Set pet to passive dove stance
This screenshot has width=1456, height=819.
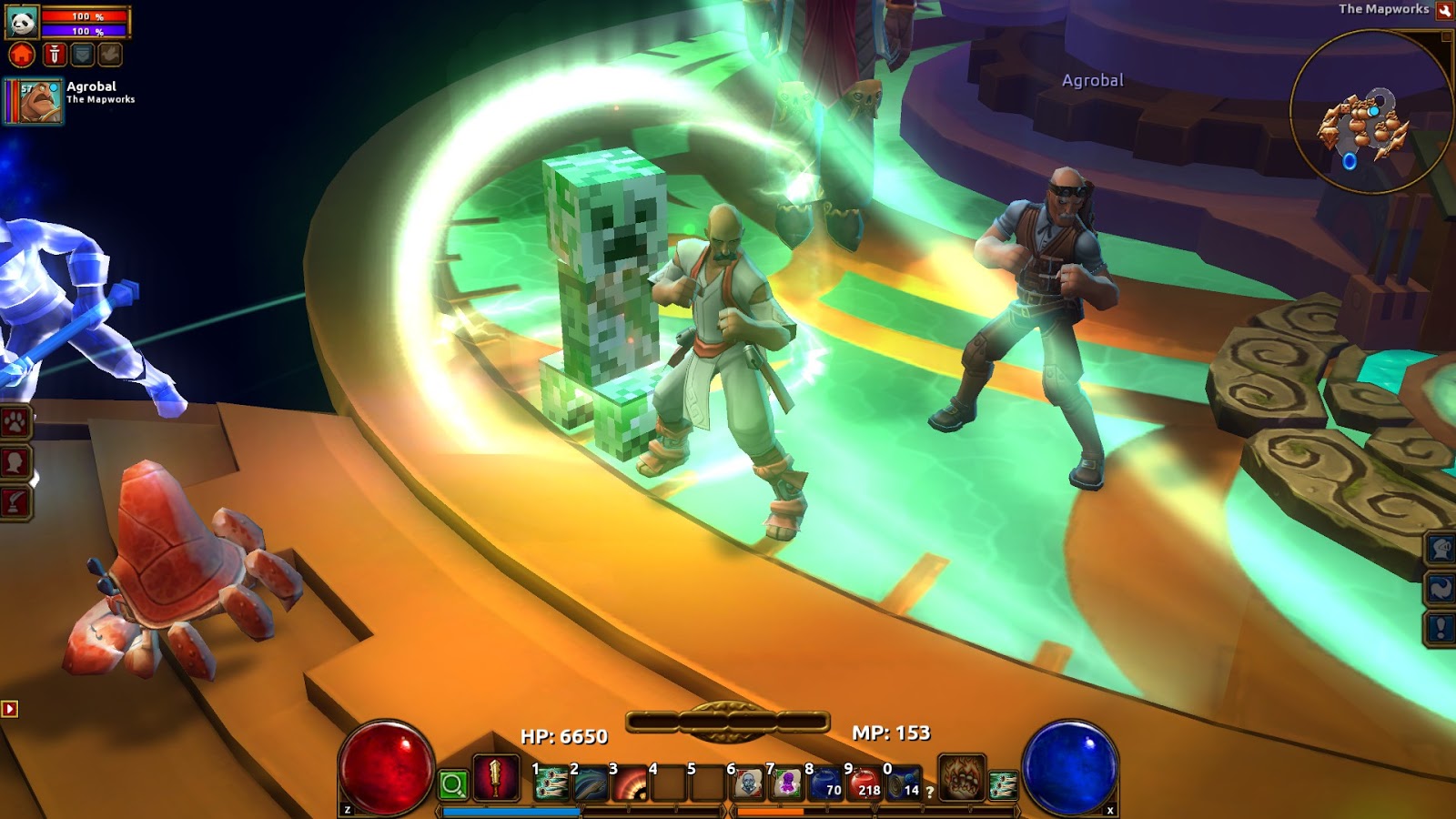click(110, 56)
